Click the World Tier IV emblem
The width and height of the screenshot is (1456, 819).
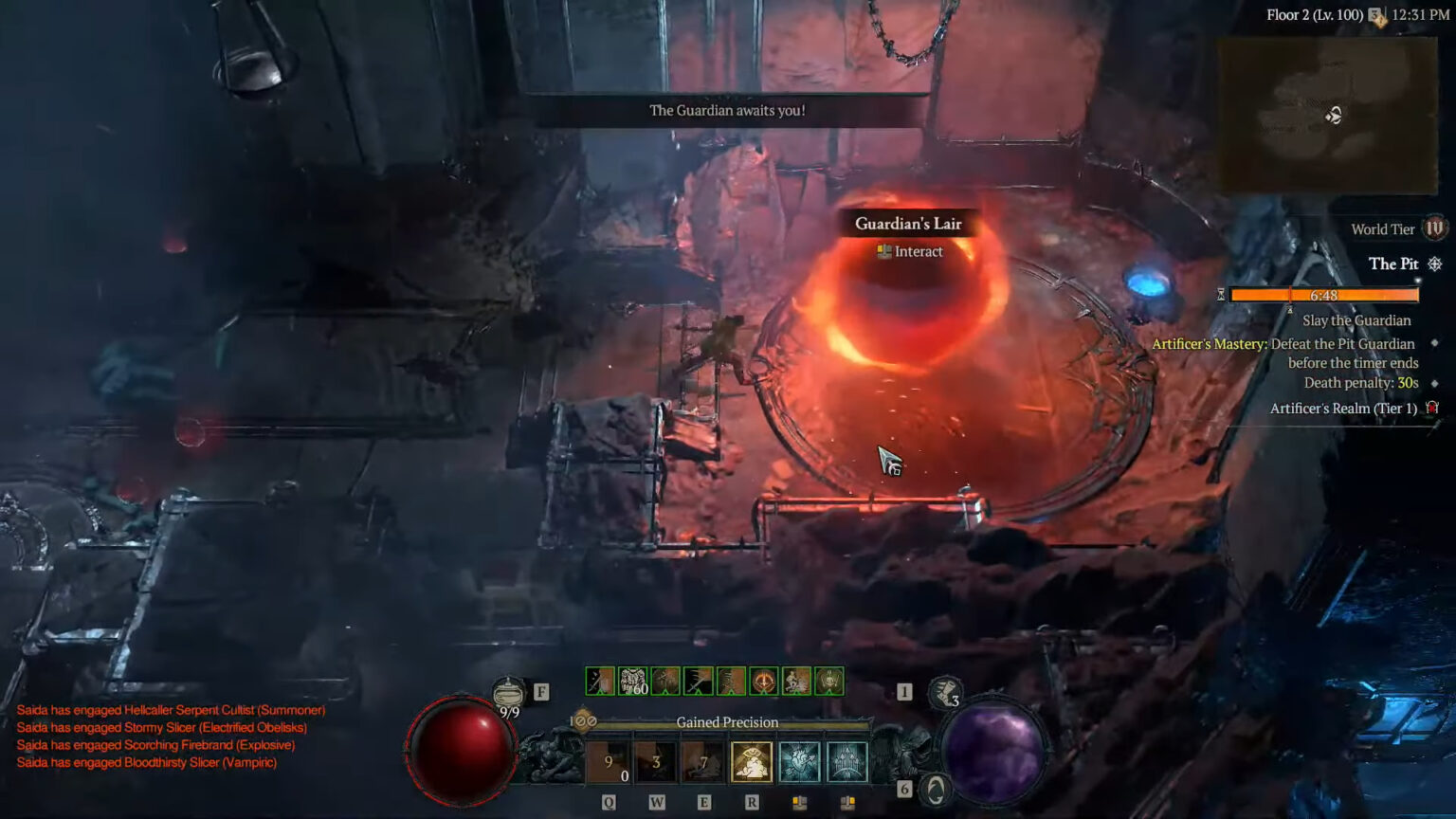(1434, 228)
